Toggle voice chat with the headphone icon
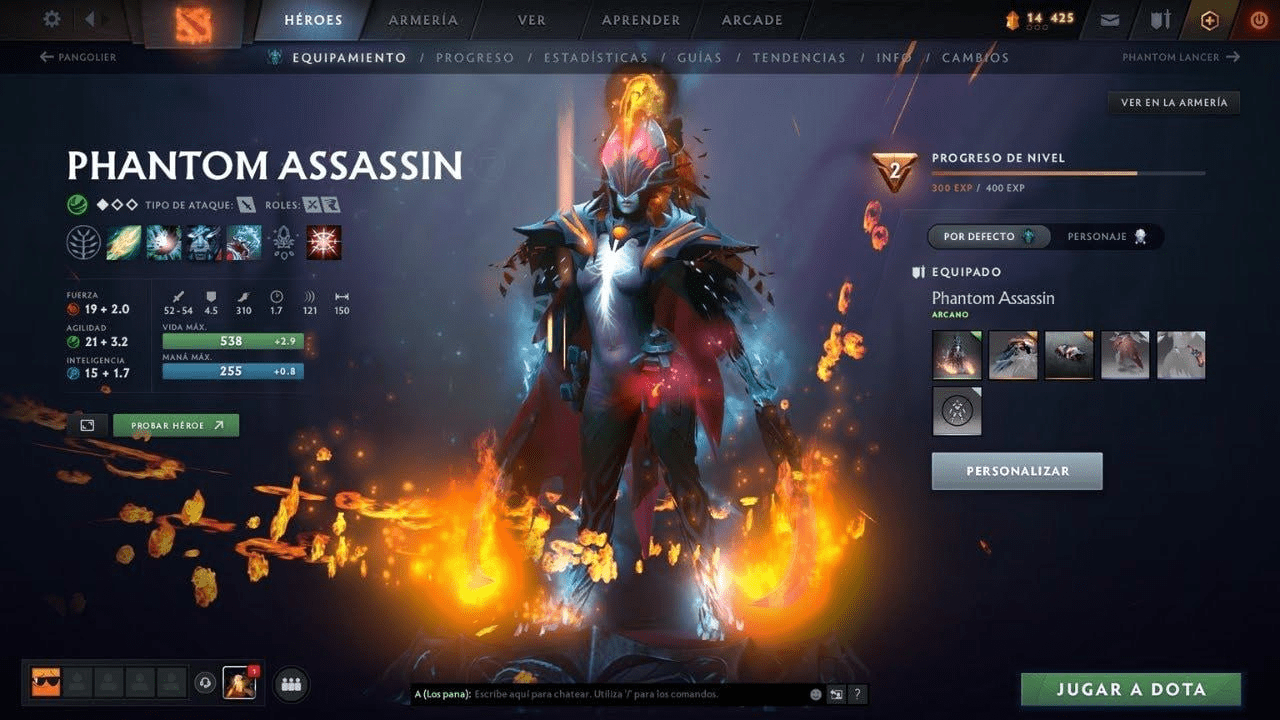This screenshot has height=720, width=1280. click(204, 683)
